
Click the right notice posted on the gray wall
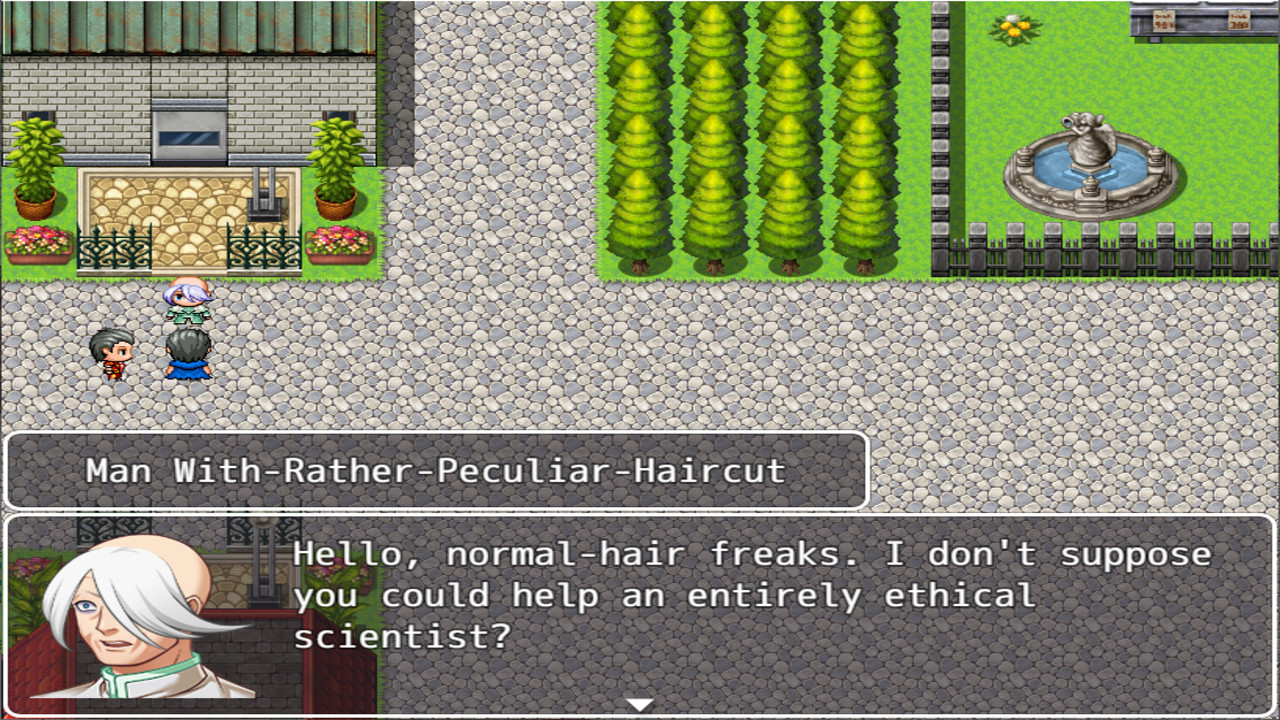[1240, 22]
